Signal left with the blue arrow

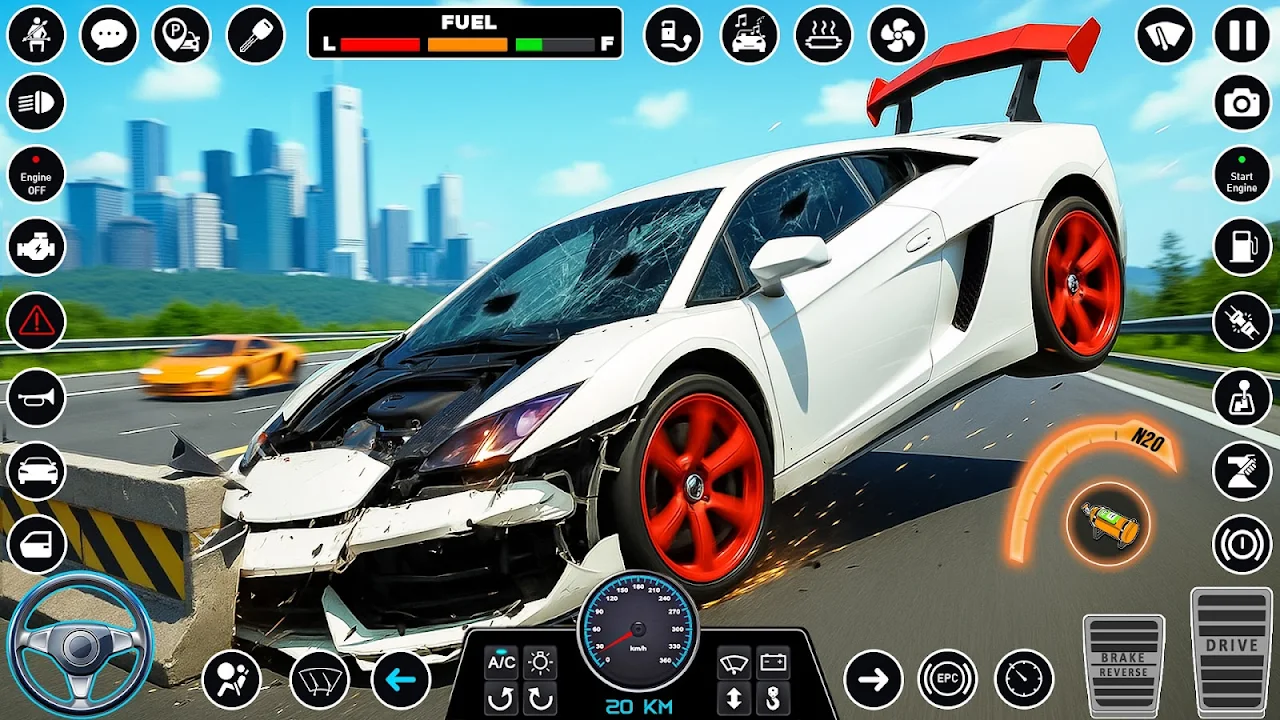401,680
